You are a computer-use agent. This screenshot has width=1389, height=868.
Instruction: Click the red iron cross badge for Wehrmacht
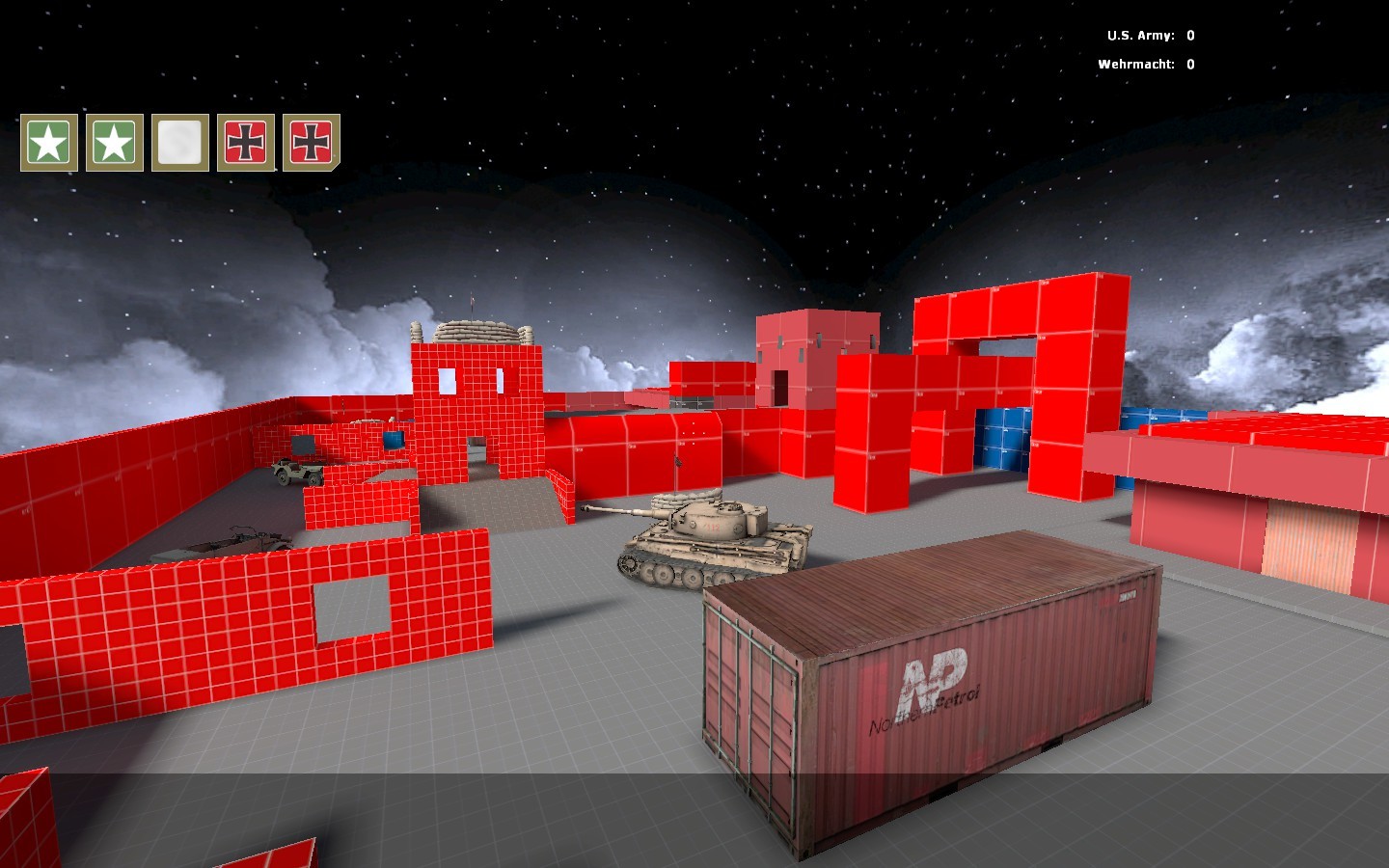click(x=244, y=142)
